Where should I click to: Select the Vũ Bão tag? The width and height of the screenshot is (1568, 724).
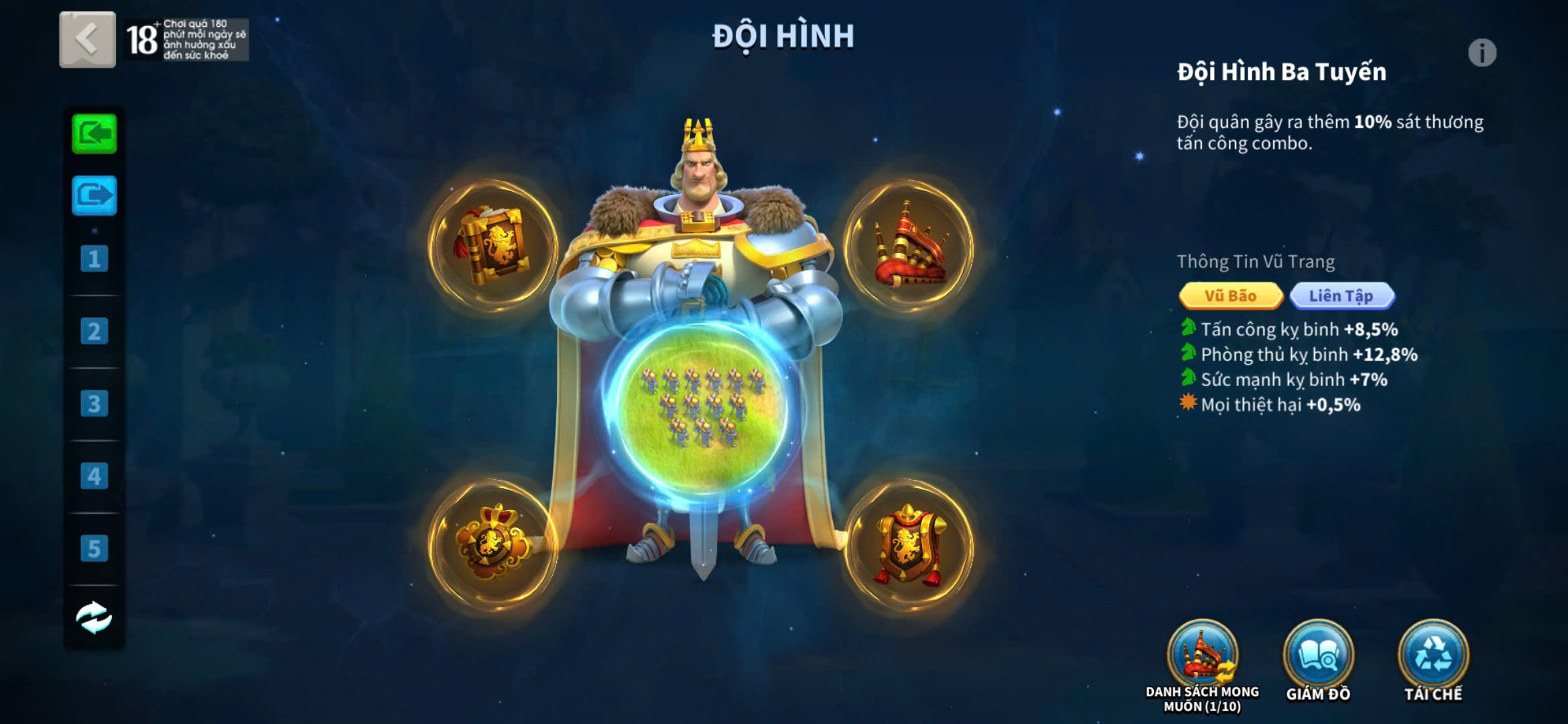(x=1230, y=296)
